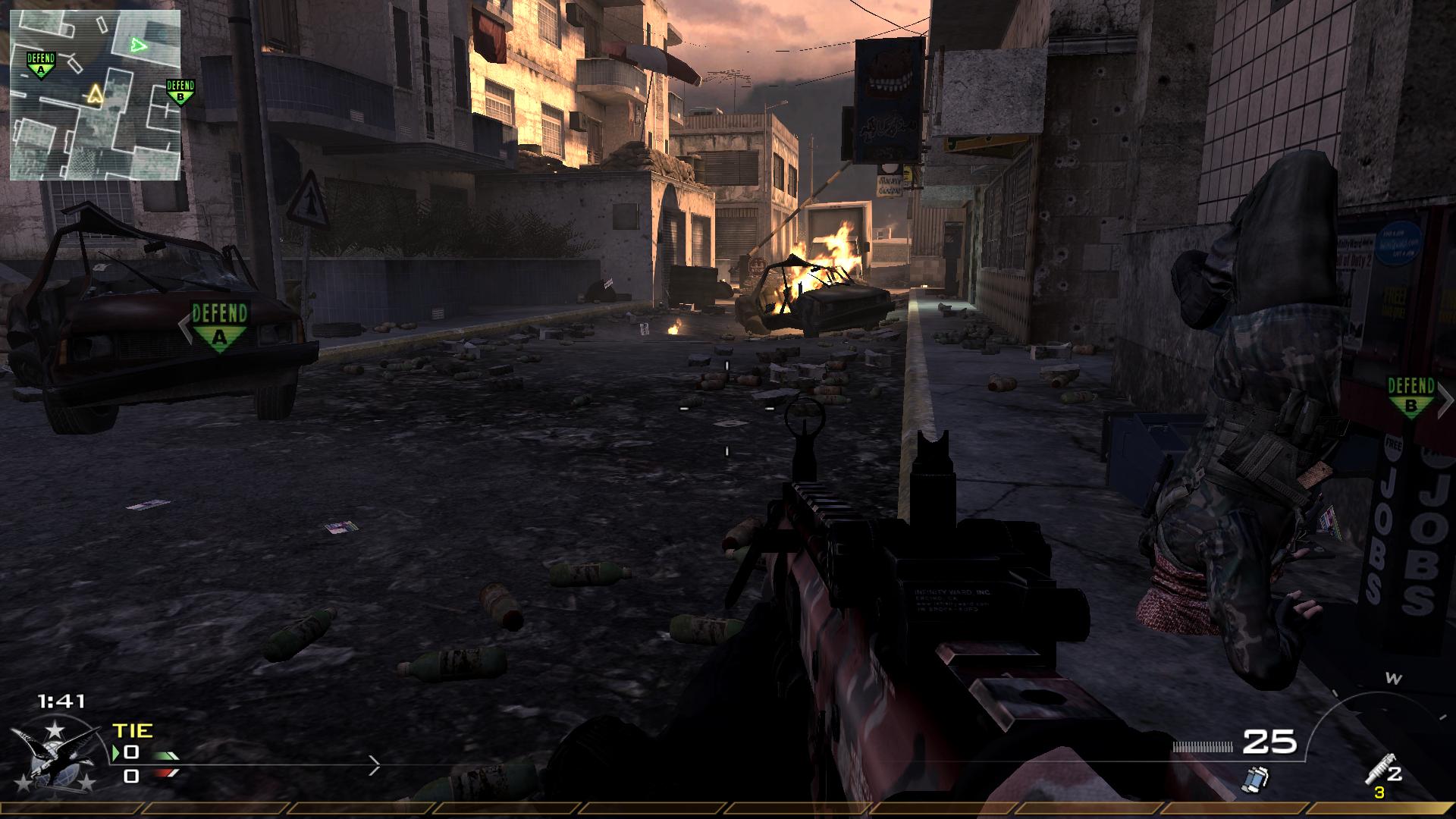Click the minimap radar display
Image resolution: width=1456 pixels, height=819 pixels.
pyautogui.click(x=95, y=95)
